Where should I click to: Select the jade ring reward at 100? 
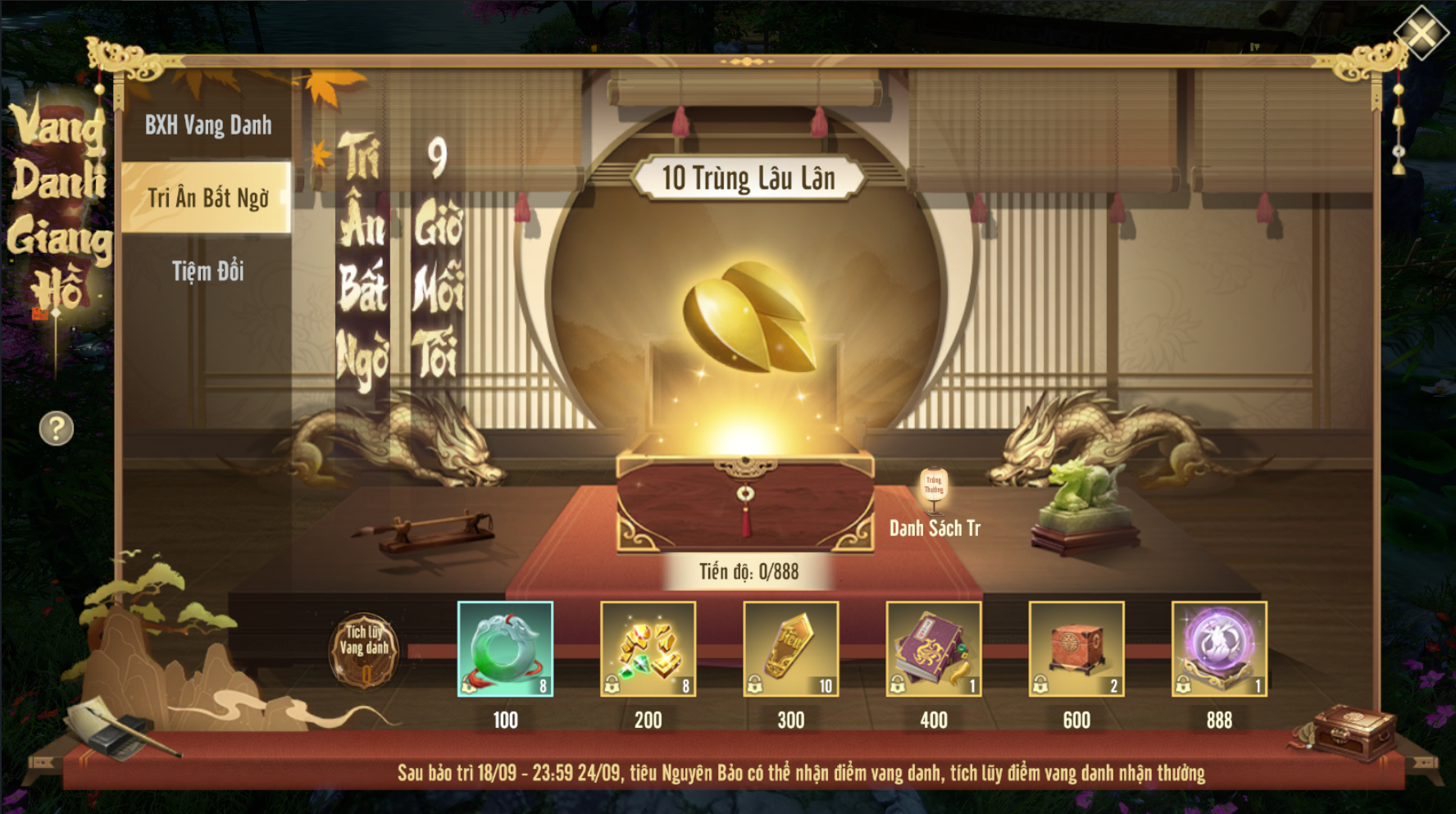pos(505,649)
